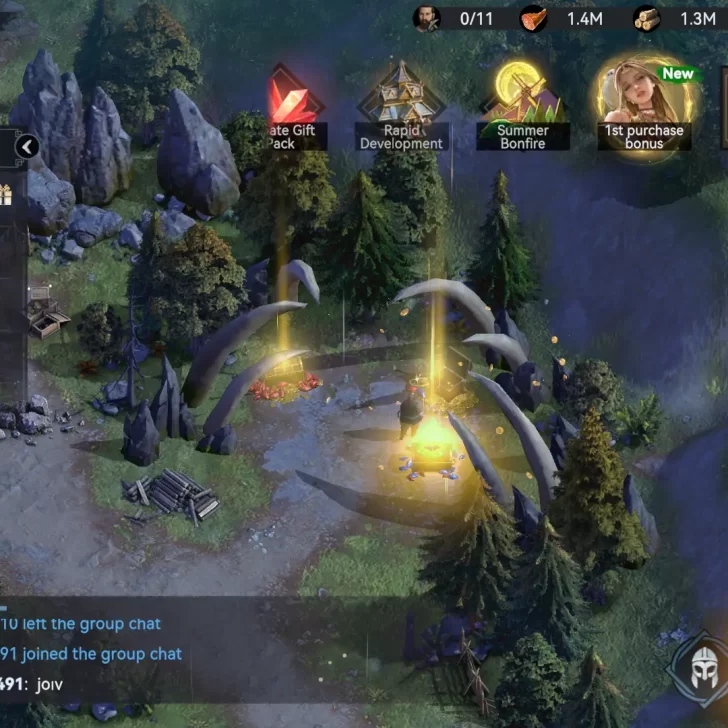Collapse the side panel with the left arrow

(x=27, y=148)
